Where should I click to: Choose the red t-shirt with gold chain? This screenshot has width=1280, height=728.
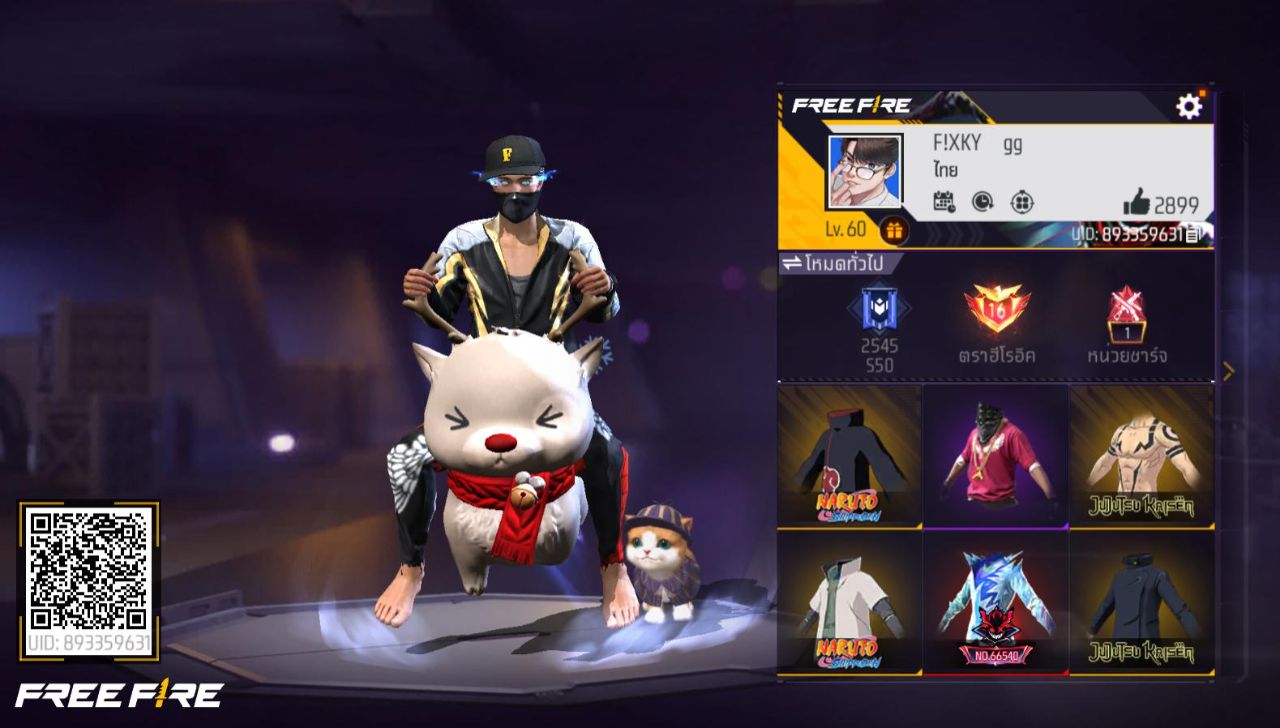(996, 456)
